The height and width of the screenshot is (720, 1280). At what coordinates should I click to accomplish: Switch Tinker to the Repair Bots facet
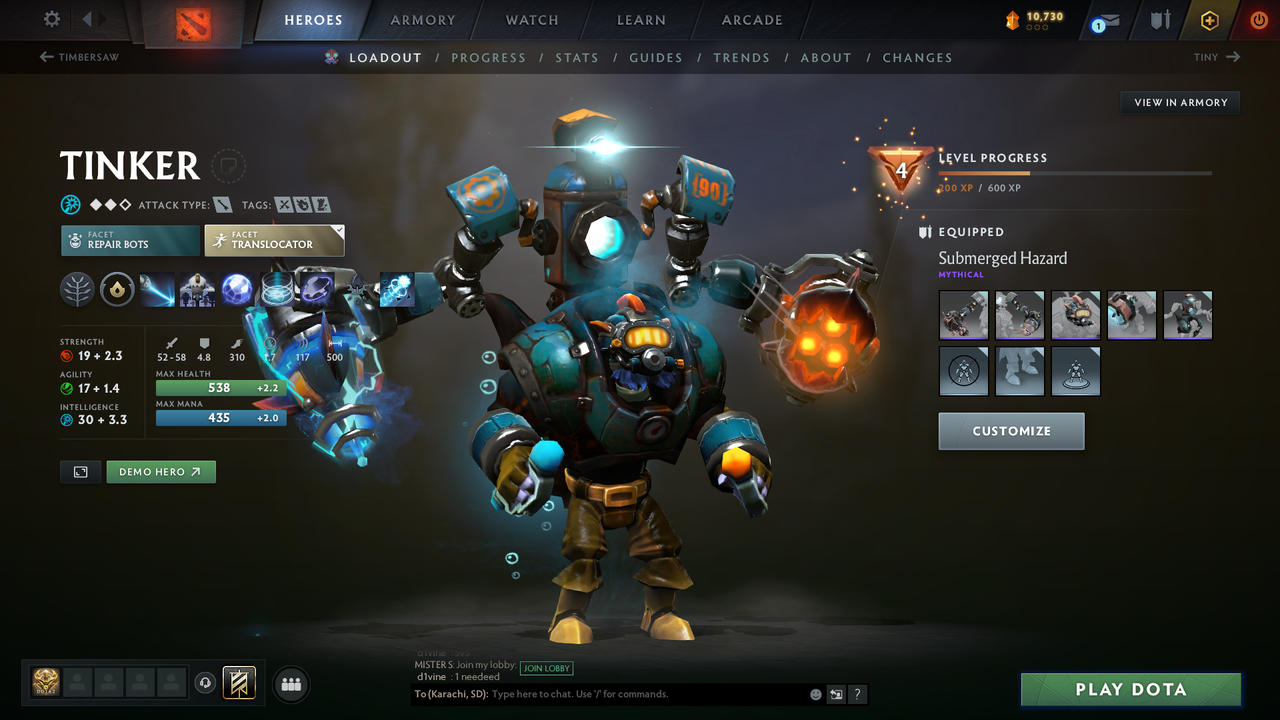coord(129,240)
